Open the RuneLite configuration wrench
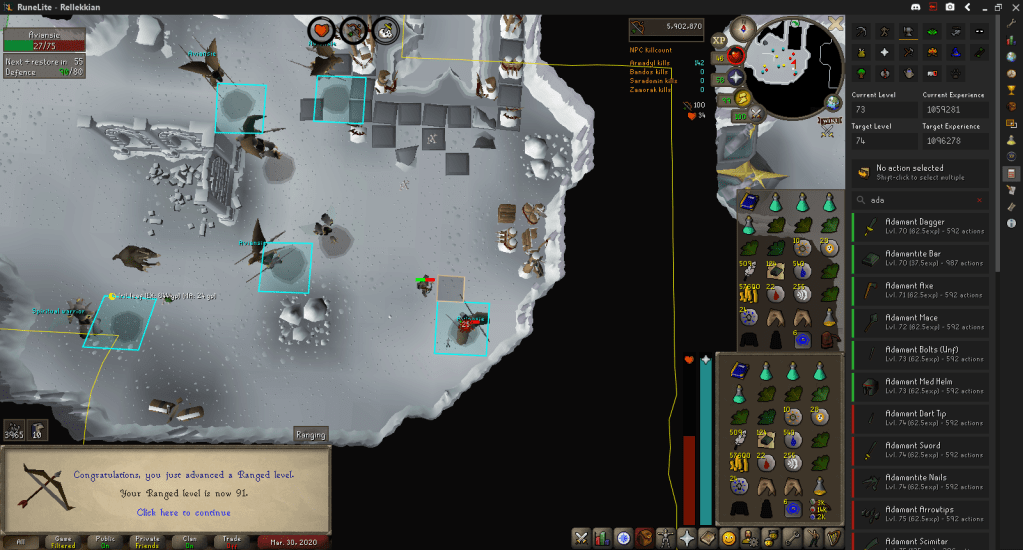 click(x=1011, y=22)
